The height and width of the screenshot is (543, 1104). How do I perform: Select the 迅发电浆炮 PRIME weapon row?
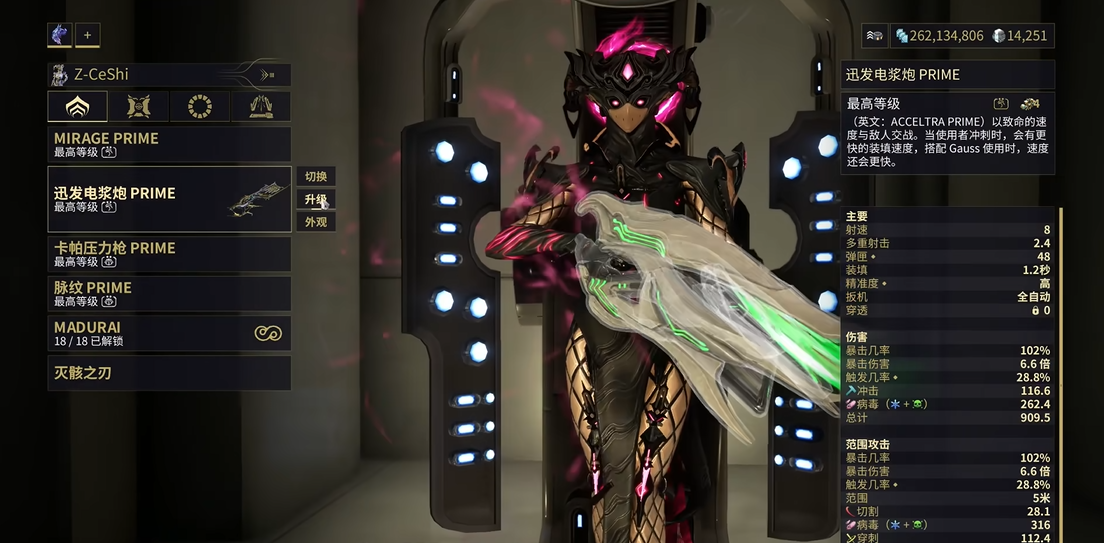tap(169, 199)
